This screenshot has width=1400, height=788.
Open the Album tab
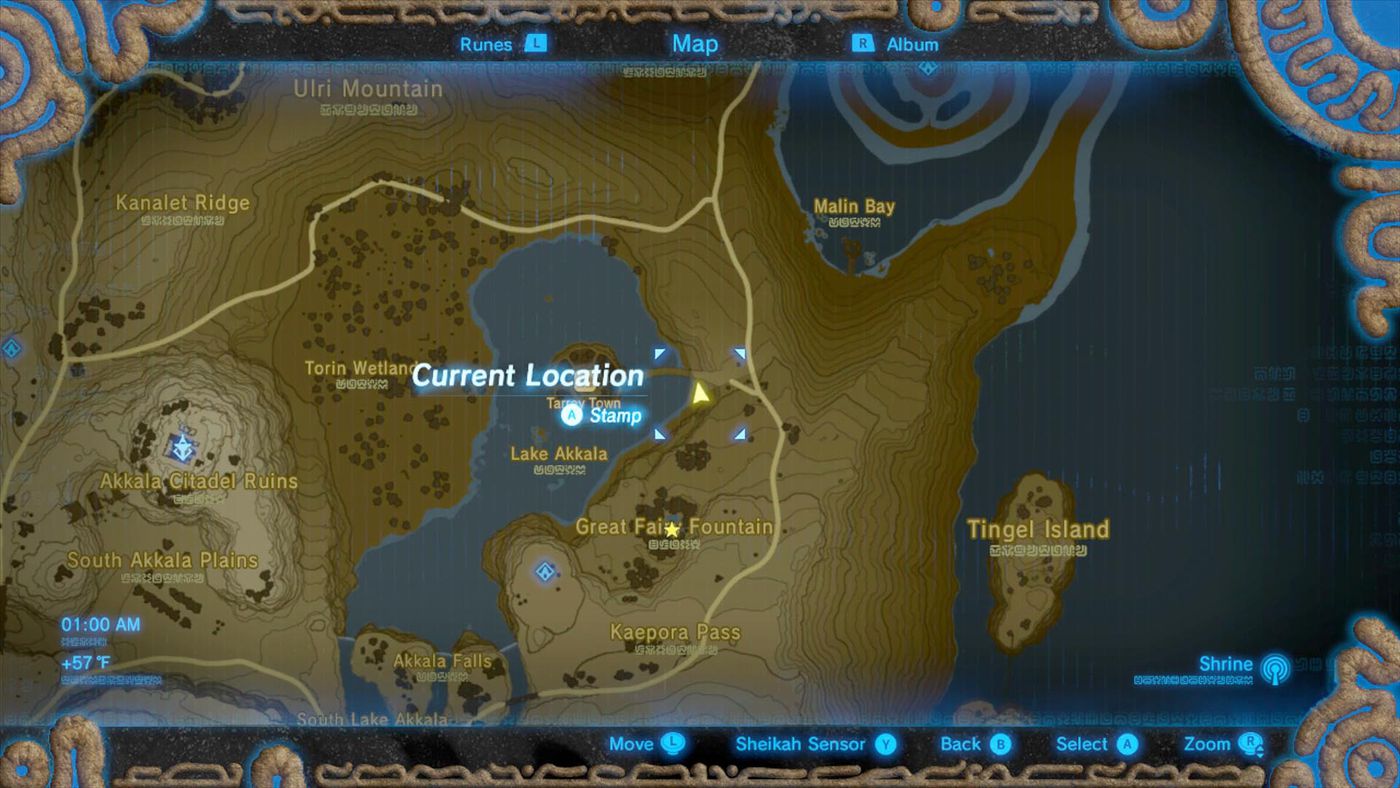(896, 44)
